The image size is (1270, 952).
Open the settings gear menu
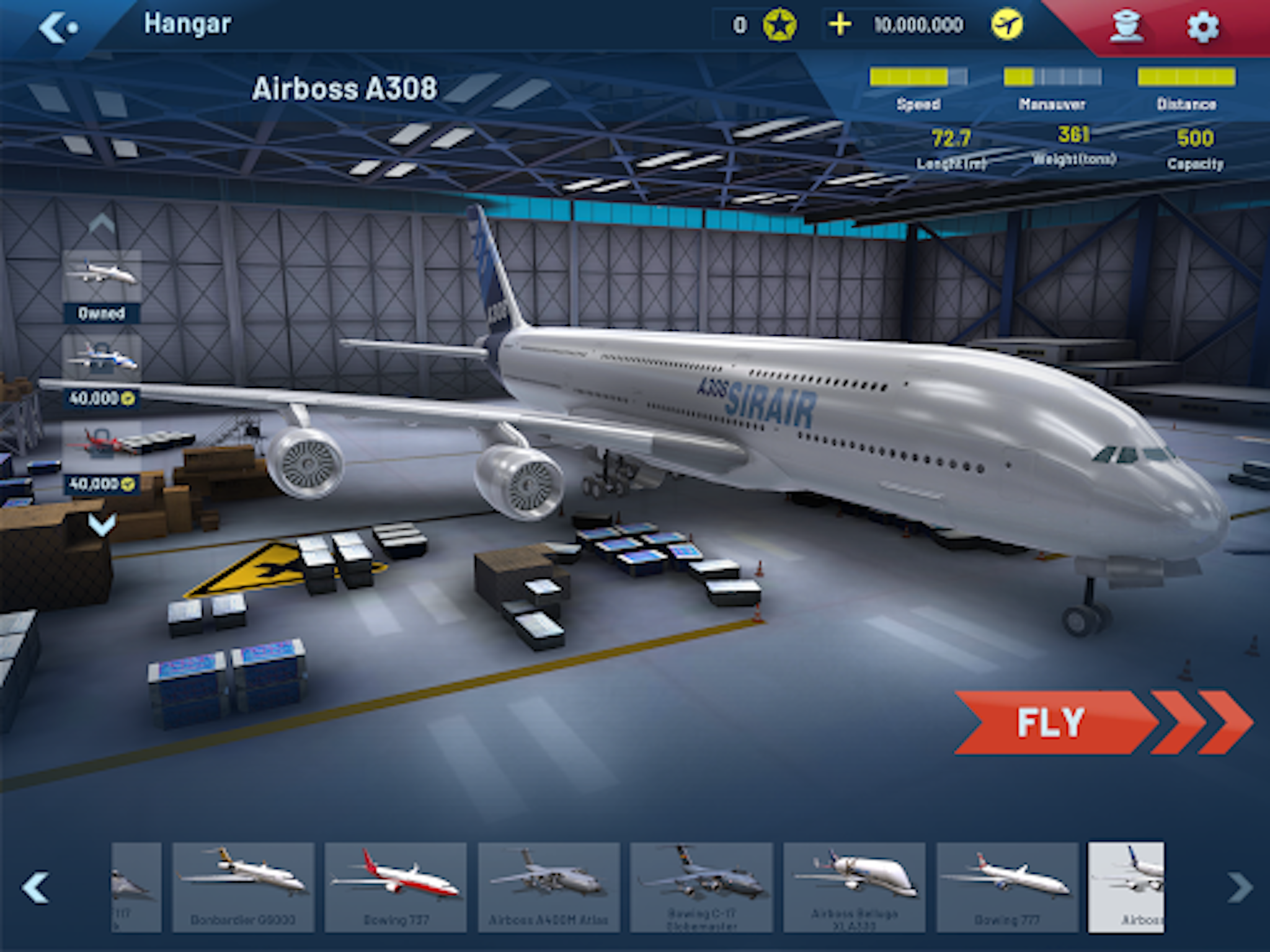point(1202,26)
